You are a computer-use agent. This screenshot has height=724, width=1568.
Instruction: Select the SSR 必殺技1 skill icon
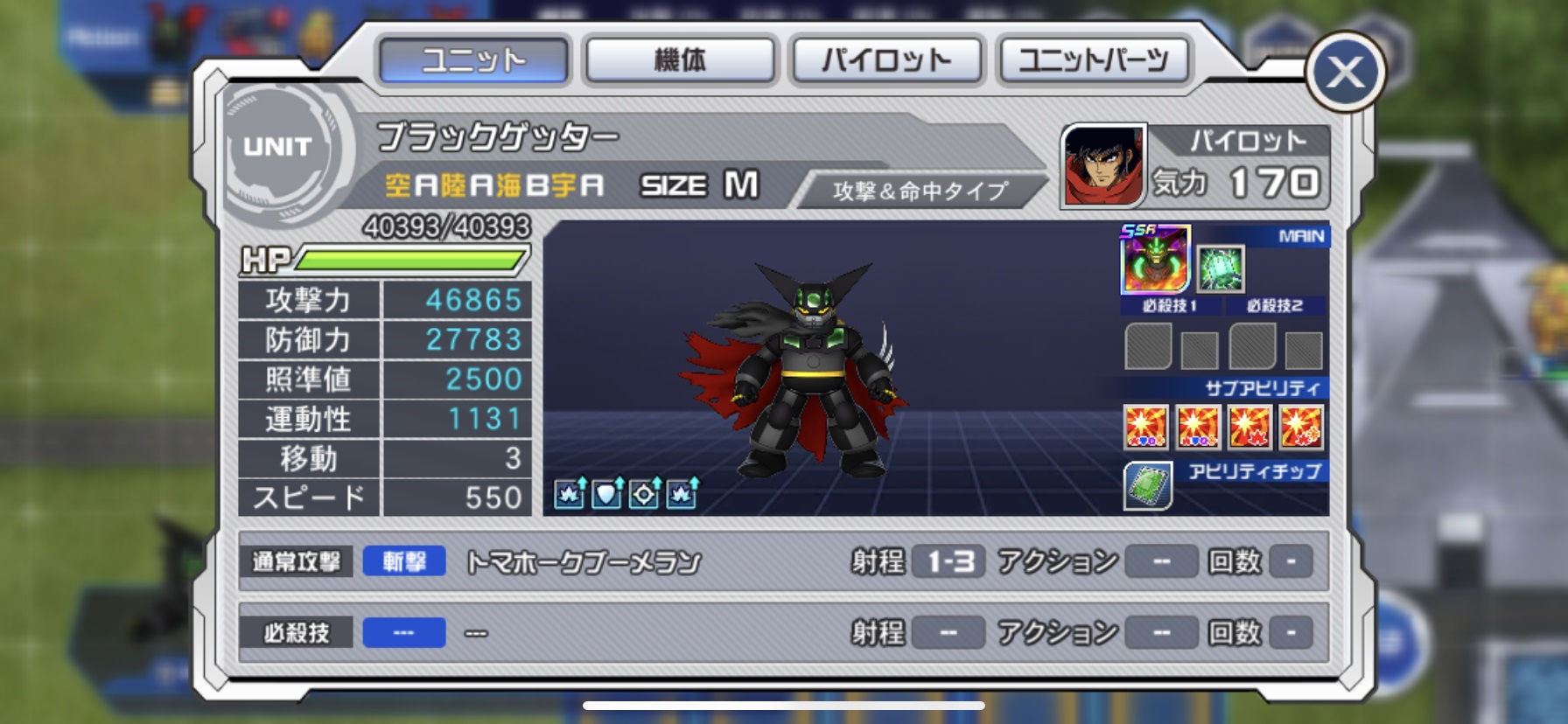1155,260
